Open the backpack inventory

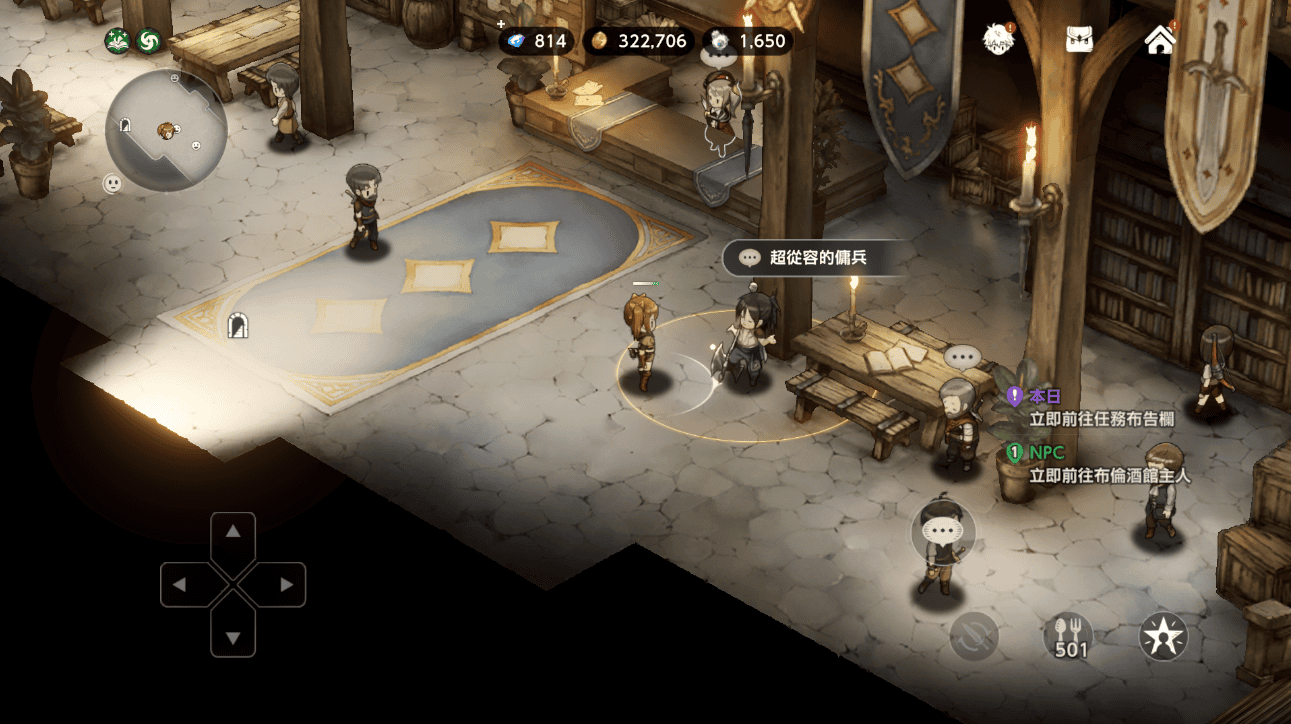tap(1079, 40)
